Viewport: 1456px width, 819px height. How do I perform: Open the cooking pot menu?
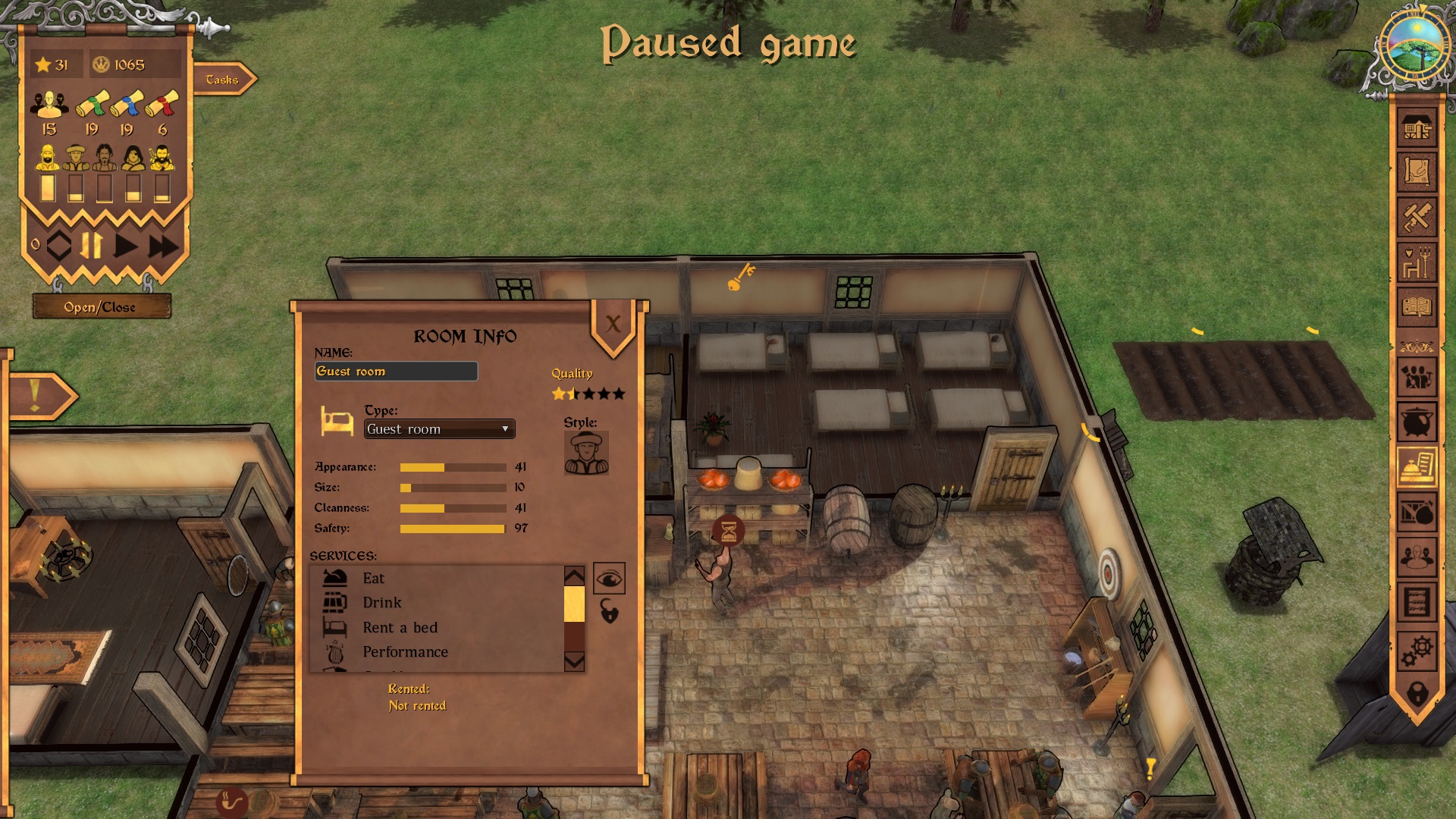coord(1417,422)
